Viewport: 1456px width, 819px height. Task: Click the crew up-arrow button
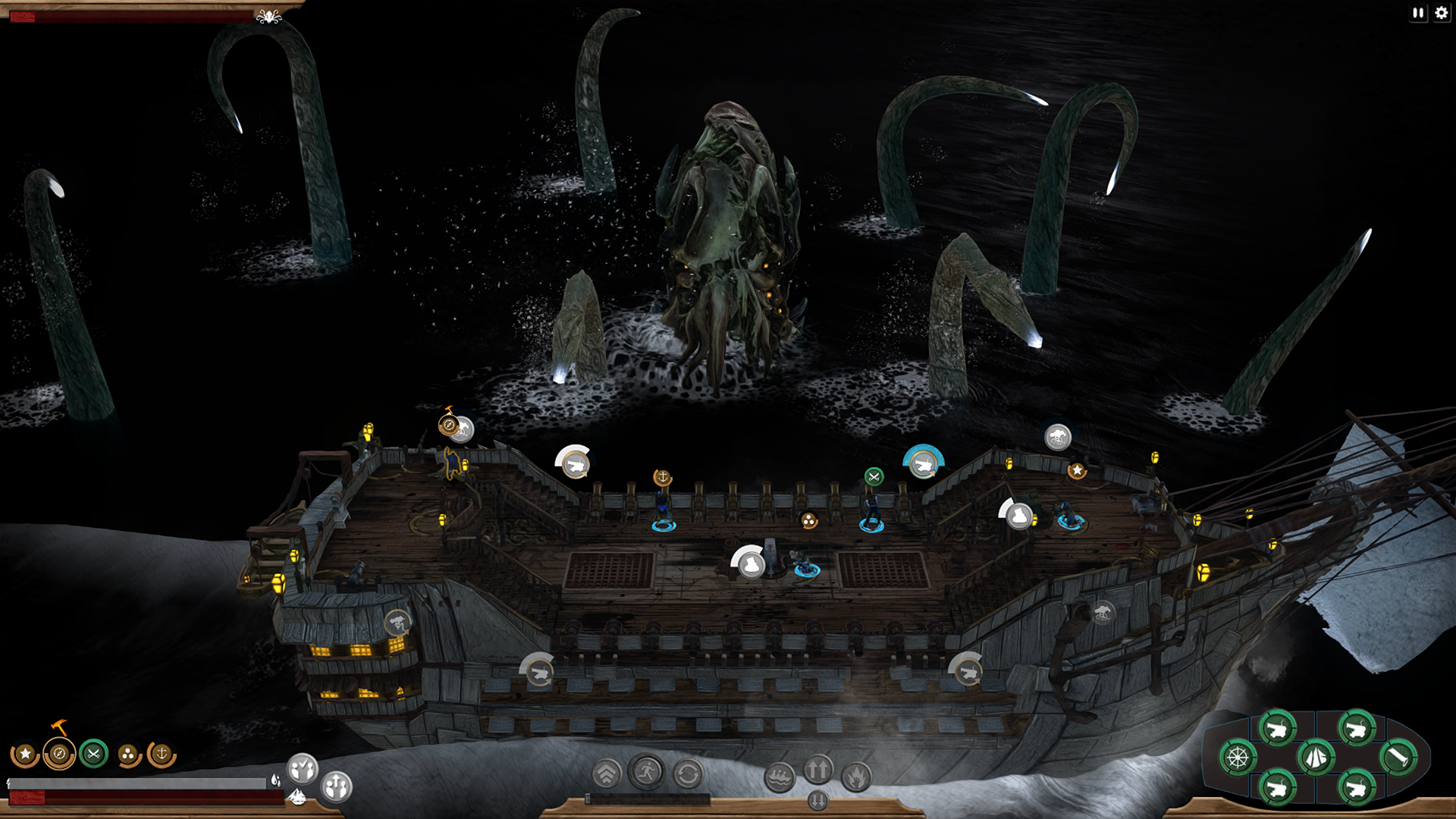[337, 786]
